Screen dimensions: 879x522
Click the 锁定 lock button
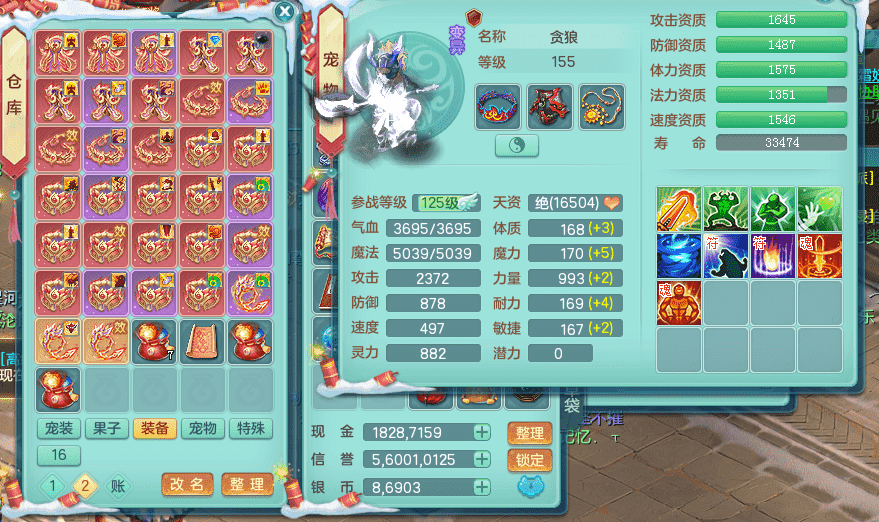tap(530, 460)
